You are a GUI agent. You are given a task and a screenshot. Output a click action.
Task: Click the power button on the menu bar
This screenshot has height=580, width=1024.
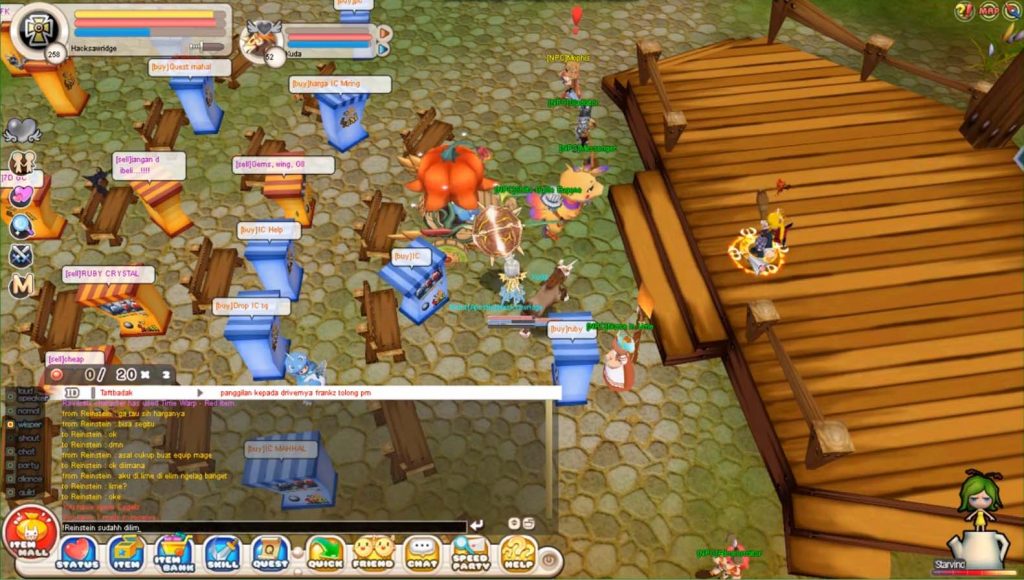tap(549, 561)
